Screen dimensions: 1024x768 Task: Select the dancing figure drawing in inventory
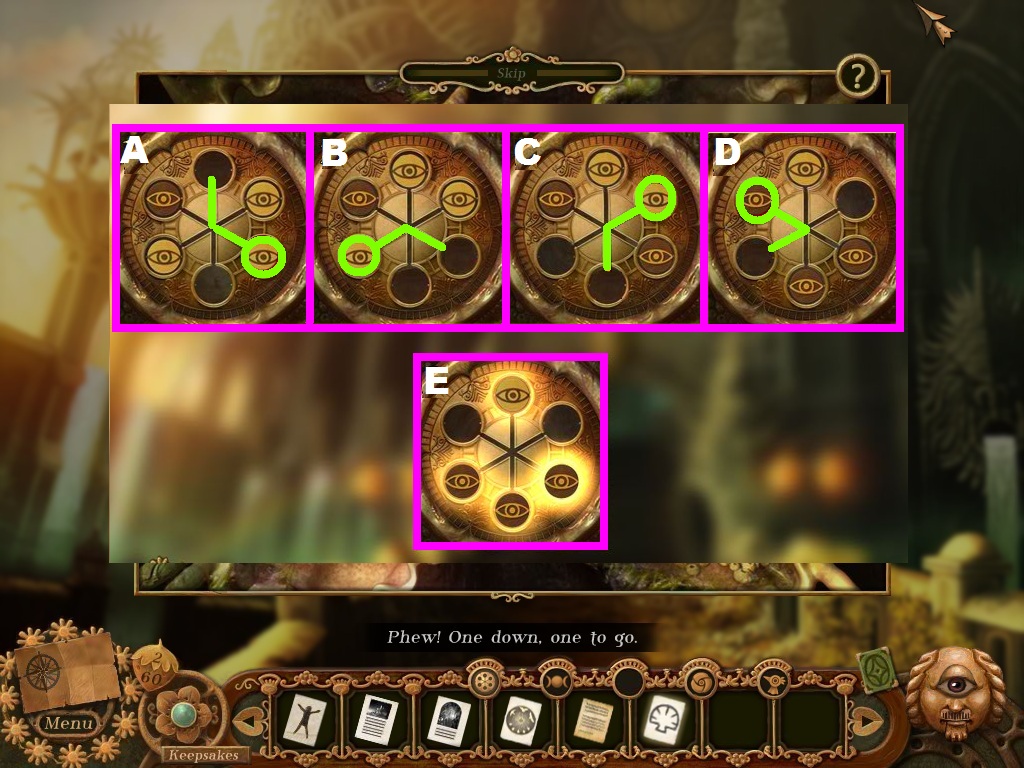pyautogui.click(x=304, y=719)
